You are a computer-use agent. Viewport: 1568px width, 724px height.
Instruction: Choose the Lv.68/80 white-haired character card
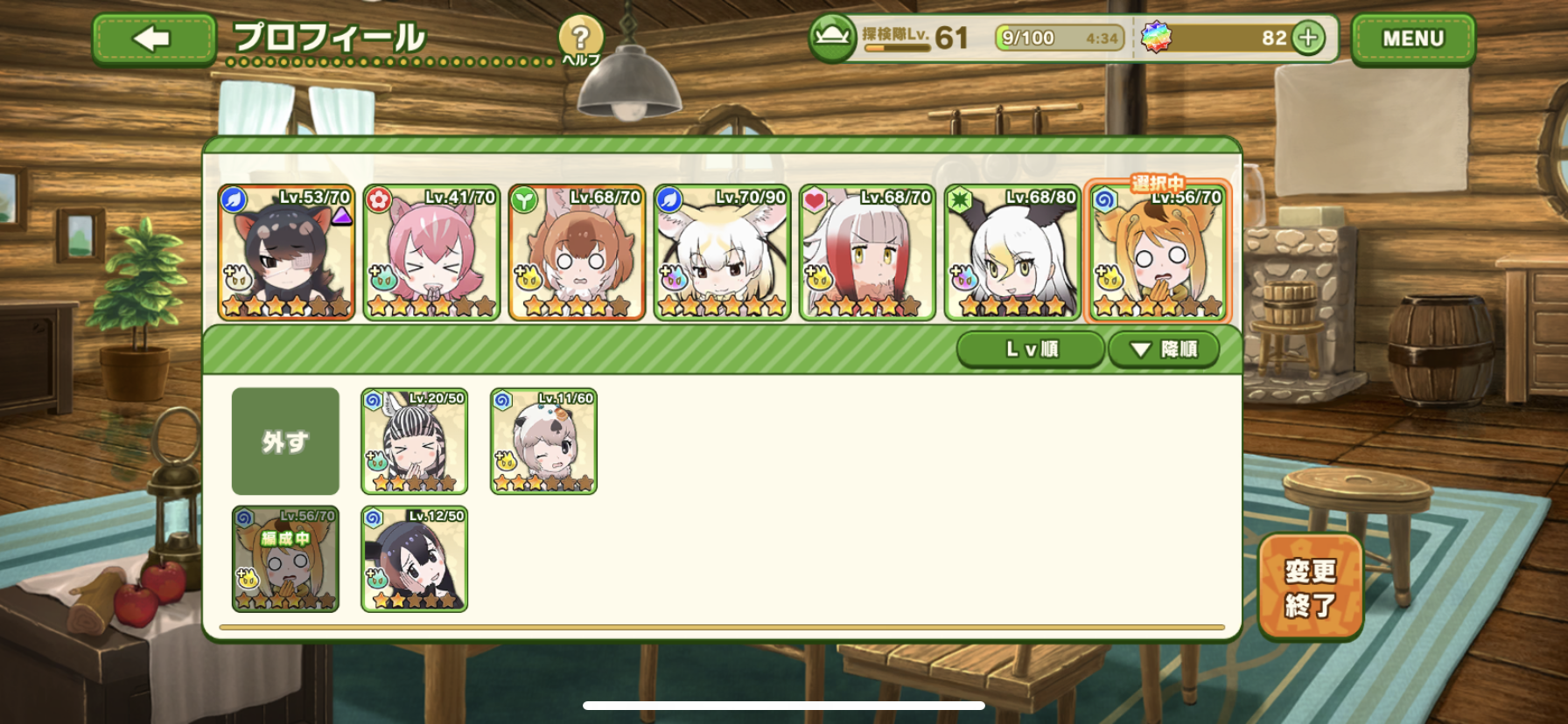tap(1012, 253)
